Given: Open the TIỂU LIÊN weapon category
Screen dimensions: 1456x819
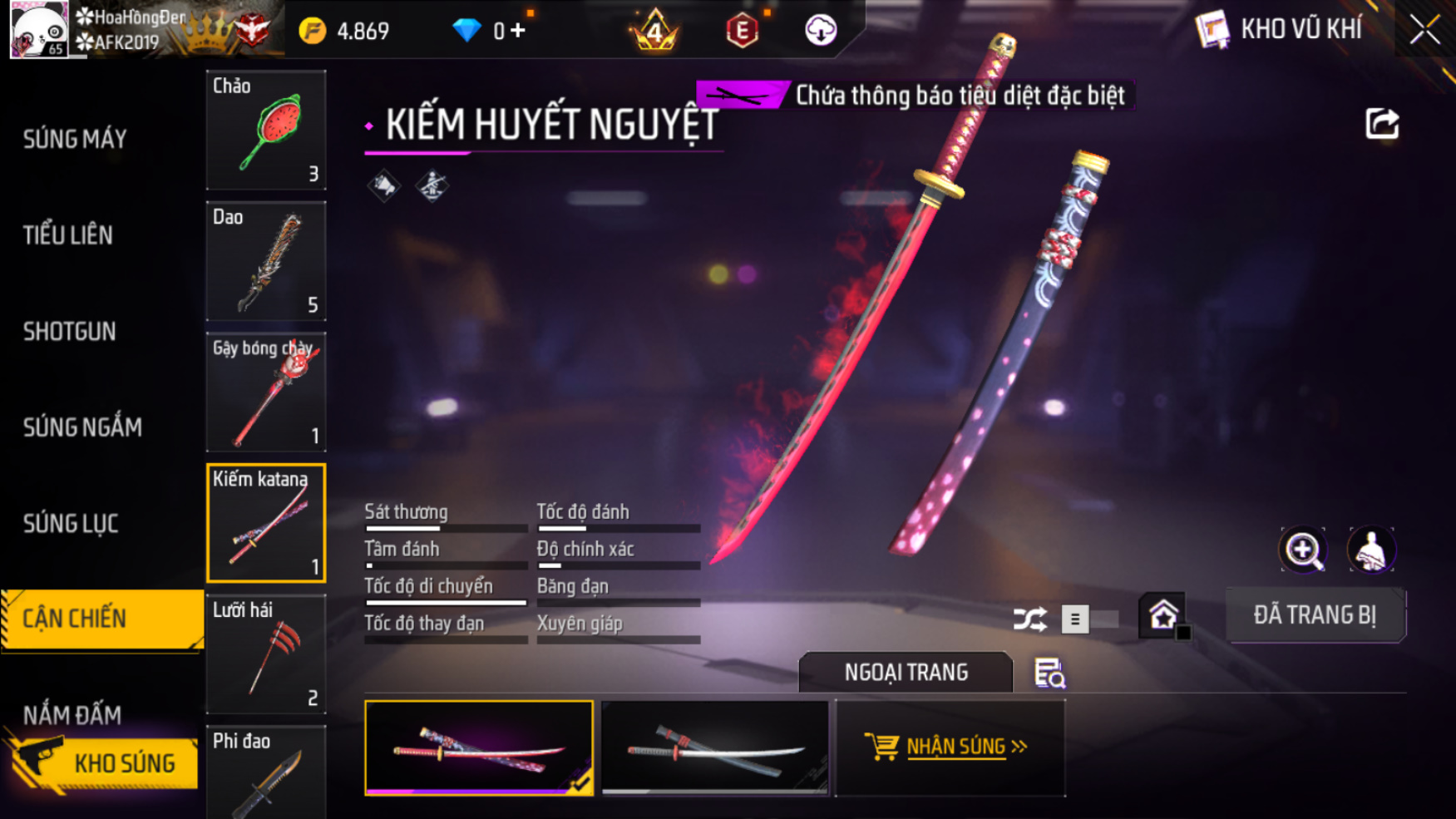Looking at the screenshot, I should 68,235.
